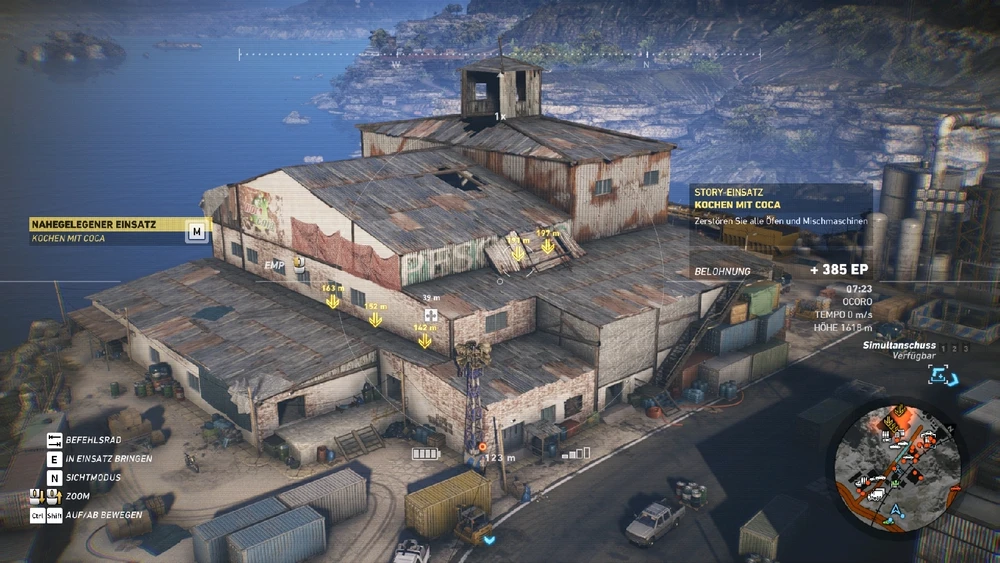Click the Simultanschuss status indicator

click(x=900, y=349)
